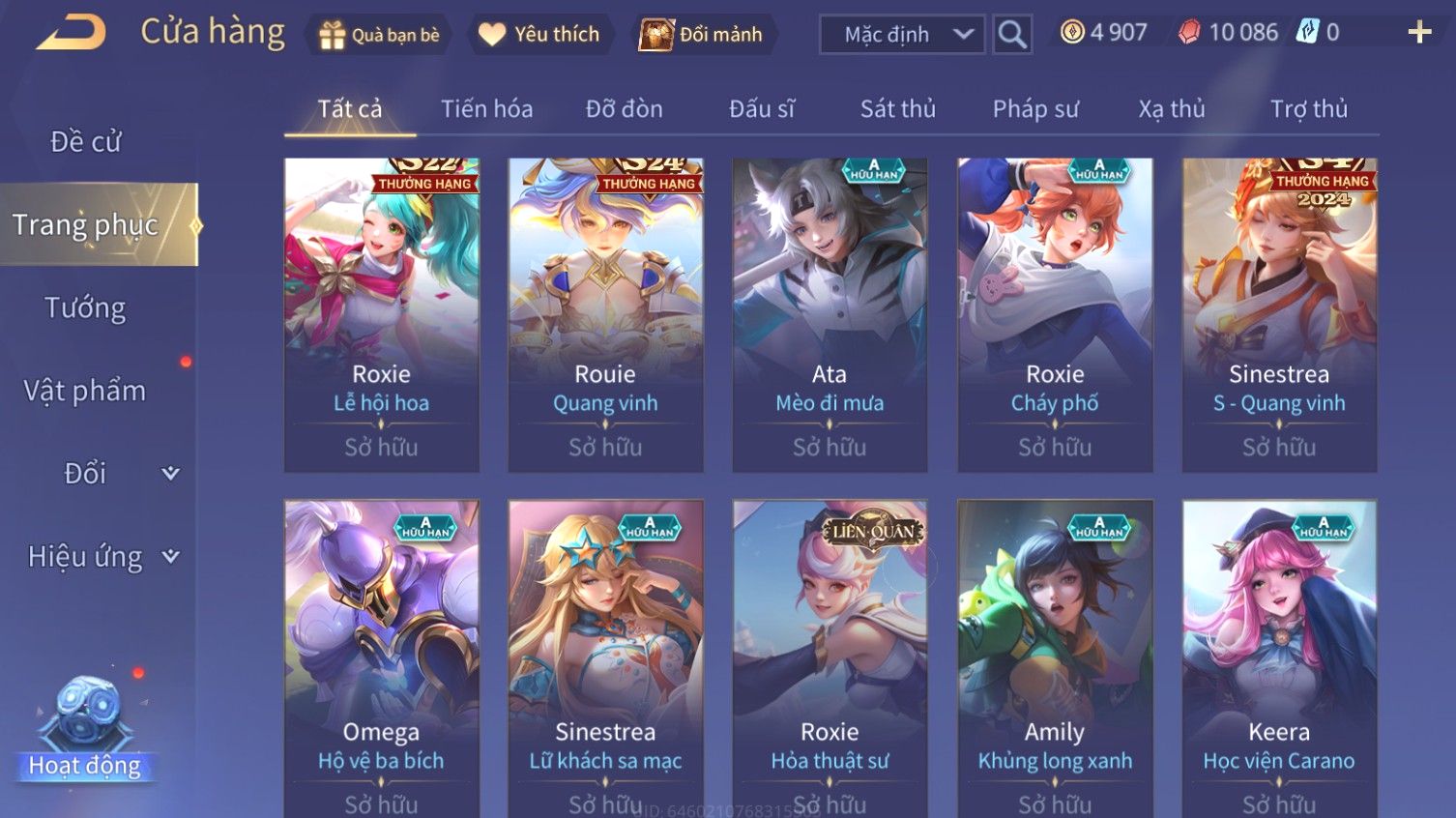Switch to the Đỡ đòn tab
Image resolution: width=1456 pixels, height=818 pixels.
(624, 109)
